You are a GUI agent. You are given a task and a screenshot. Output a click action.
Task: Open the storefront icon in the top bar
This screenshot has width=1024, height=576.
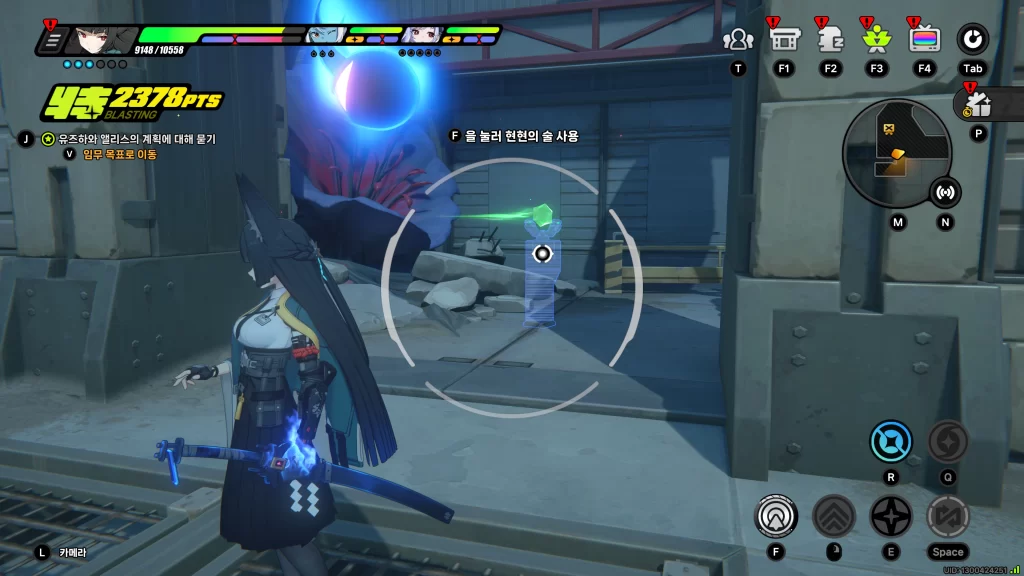pos(784,40)
